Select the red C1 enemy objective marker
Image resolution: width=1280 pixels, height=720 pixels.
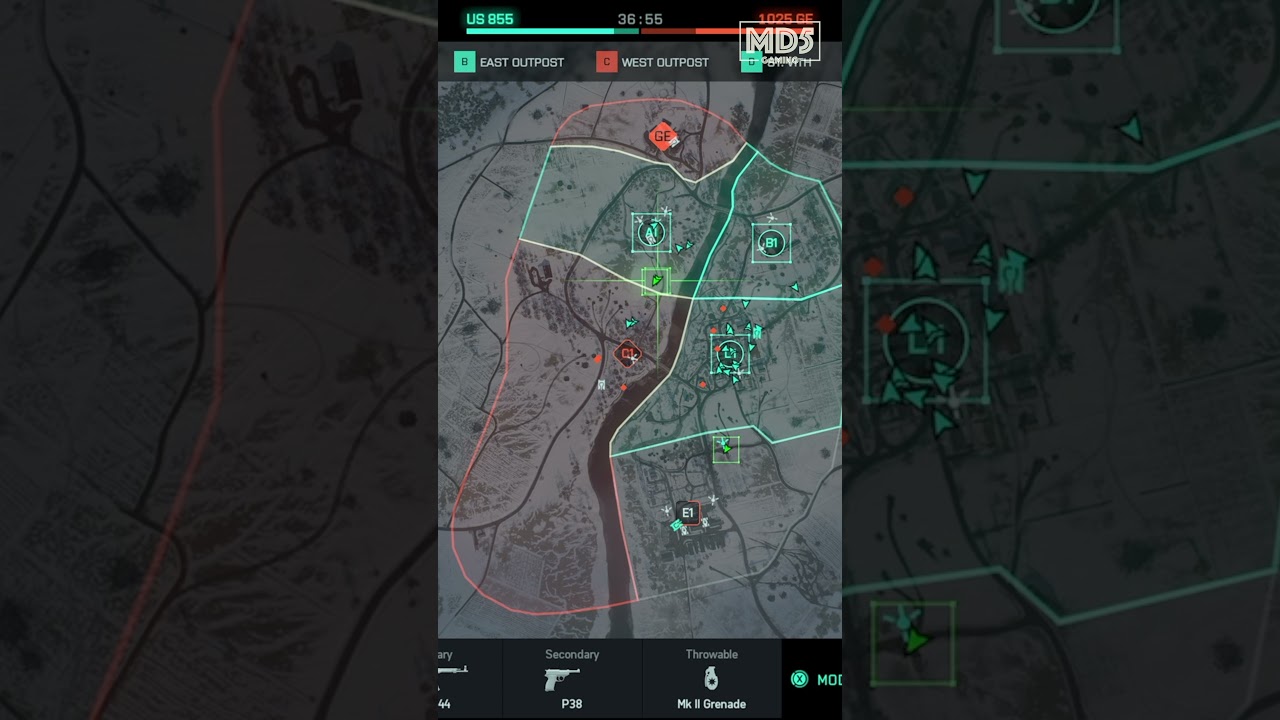click(627, 353)
